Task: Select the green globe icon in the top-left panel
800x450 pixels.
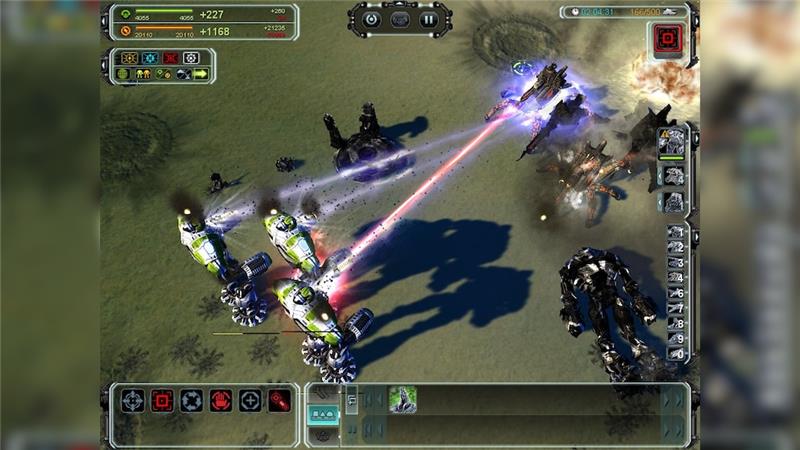Action: pyautogui.click(x=124, y=74)
